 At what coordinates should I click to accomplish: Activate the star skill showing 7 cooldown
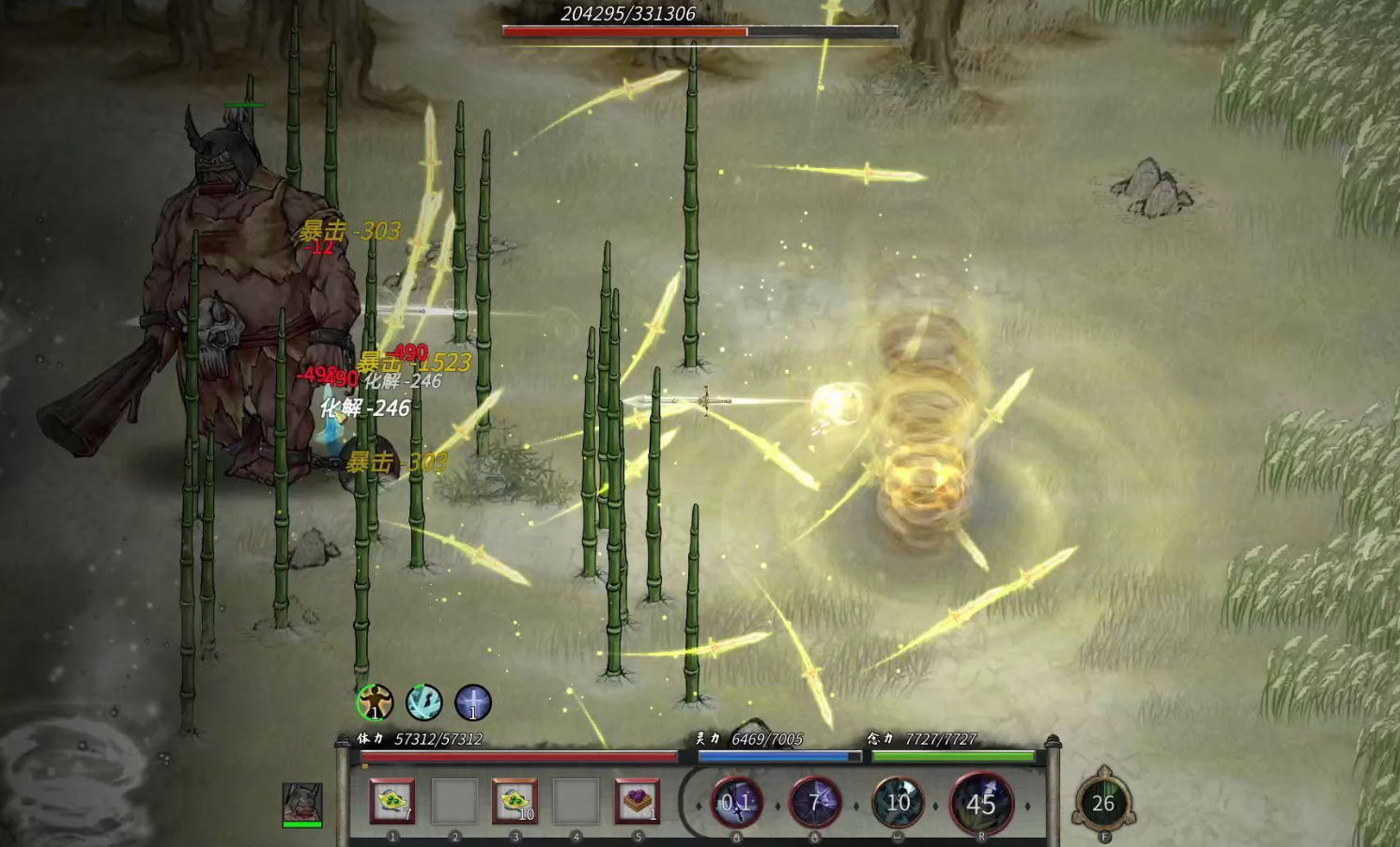(814, 802)
